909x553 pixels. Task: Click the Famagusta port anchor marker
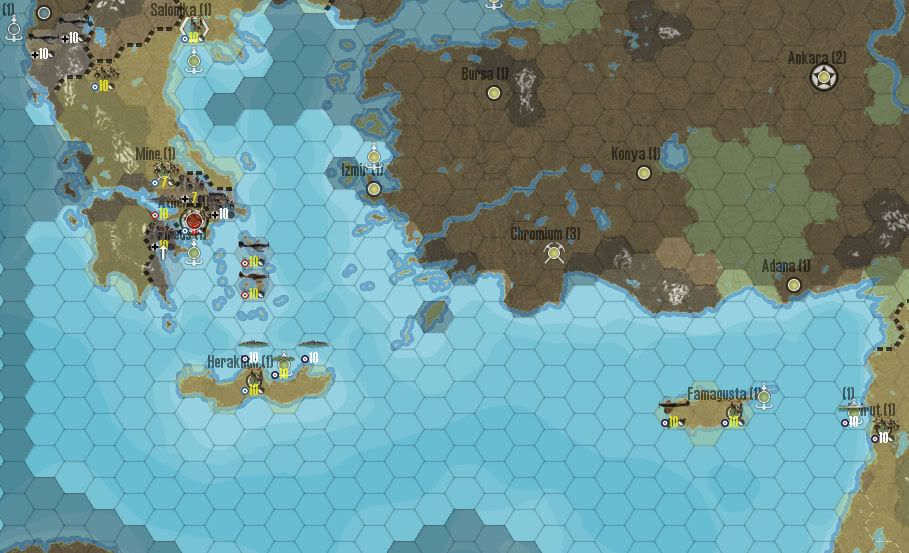(764, 398)
